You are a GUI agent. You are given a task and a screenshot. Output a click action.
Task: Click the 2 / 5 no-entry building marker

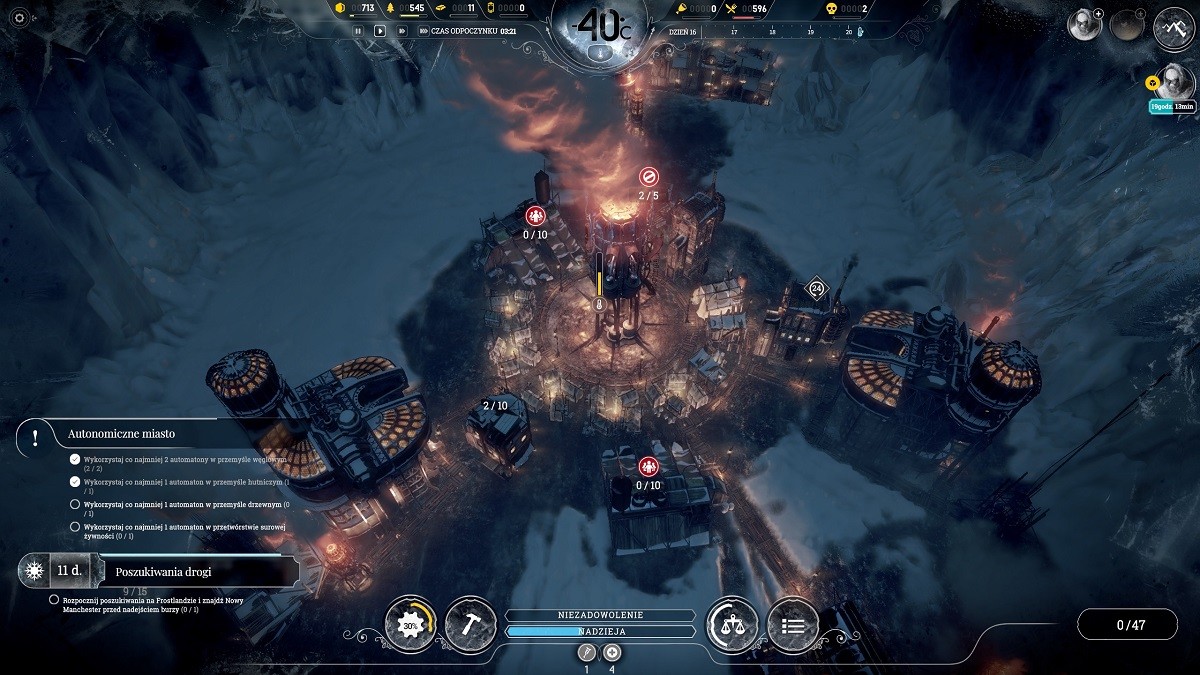[648, 177]
